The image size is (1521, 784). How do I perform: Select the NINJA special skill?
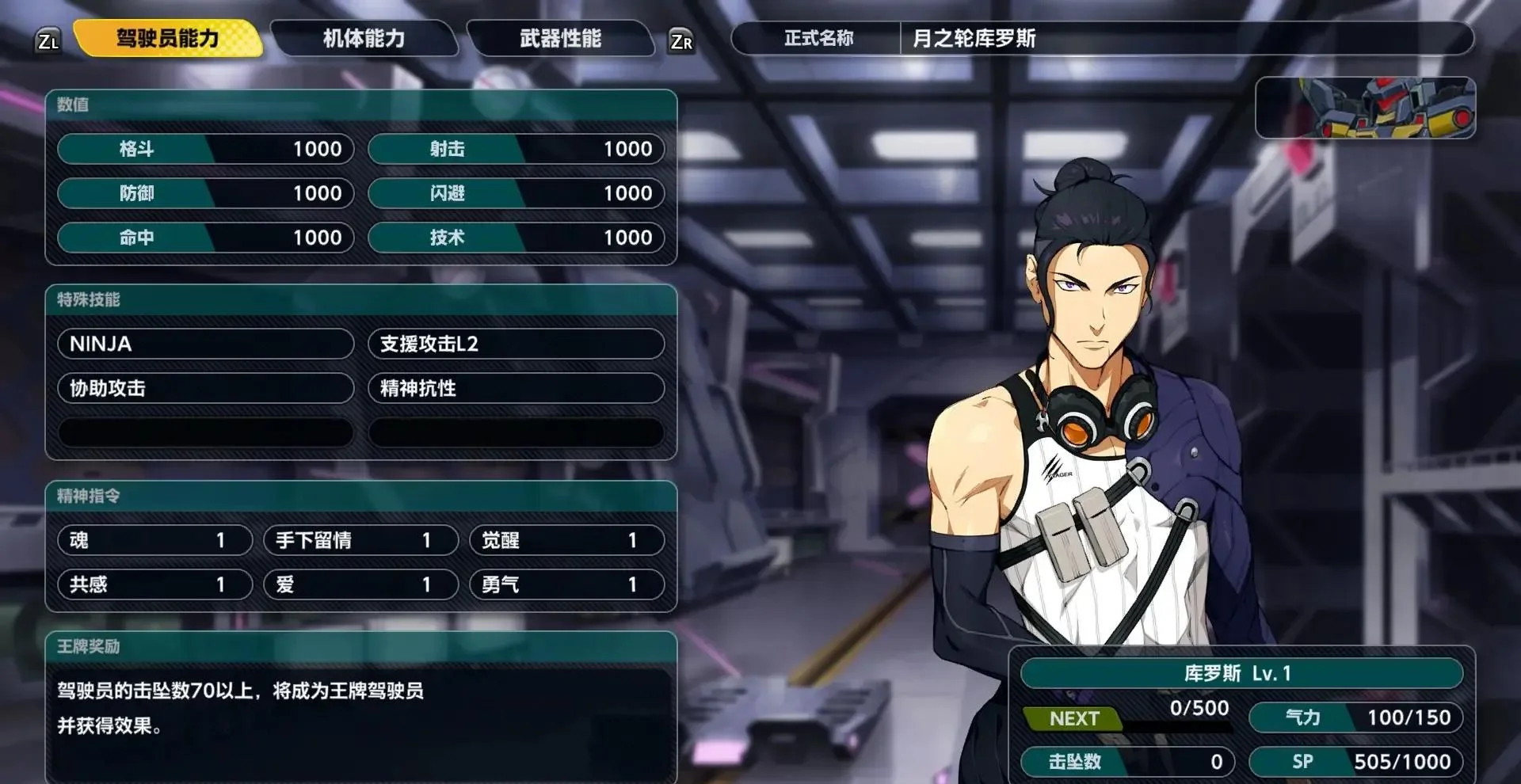point(204,344)
